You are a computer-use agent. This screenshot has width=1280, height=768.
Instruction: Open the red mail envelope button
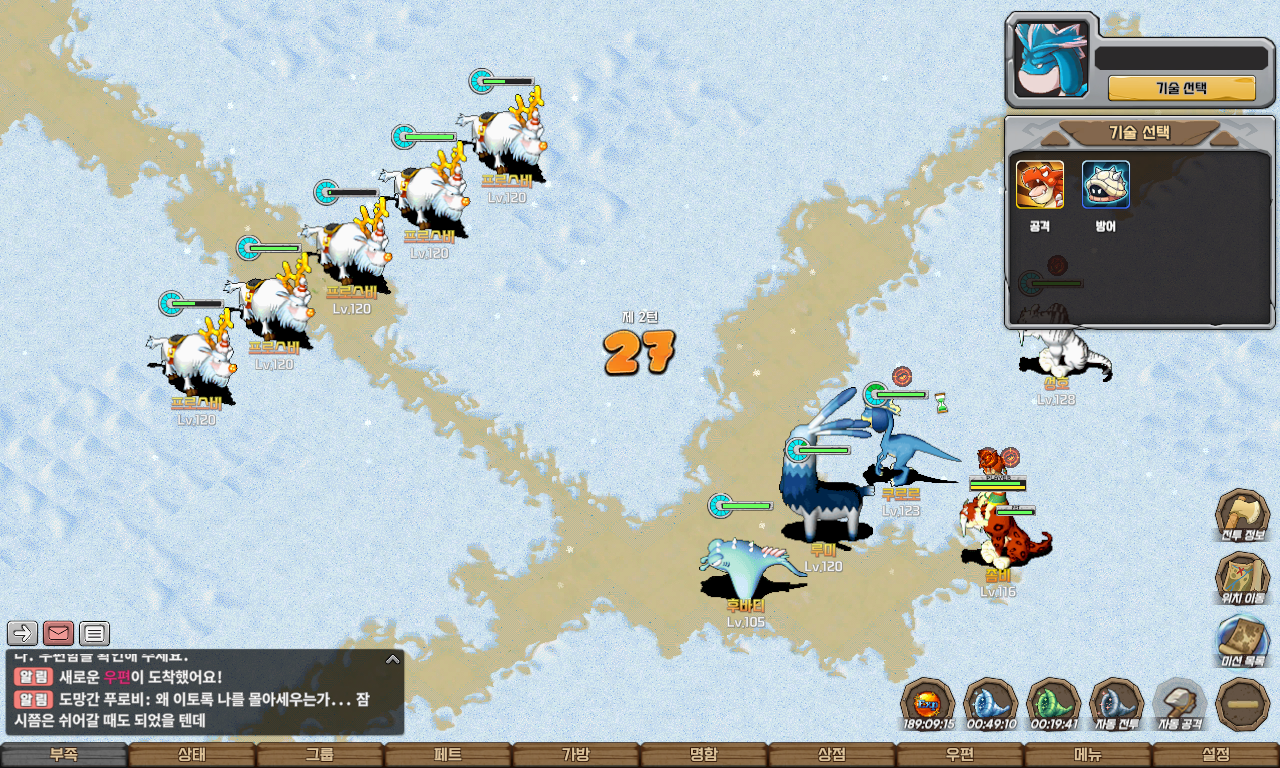(59, 633)
